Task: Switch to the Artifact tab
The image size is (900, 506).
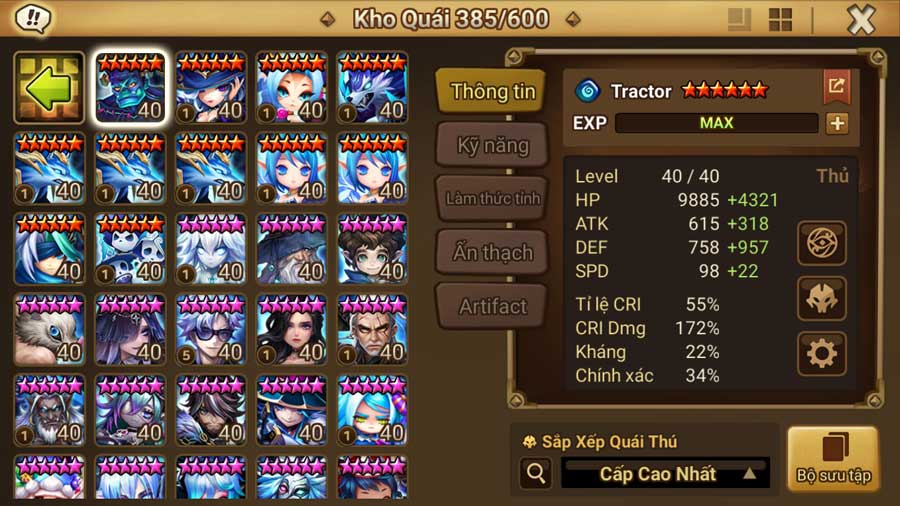Action: [x=492, y=306]
